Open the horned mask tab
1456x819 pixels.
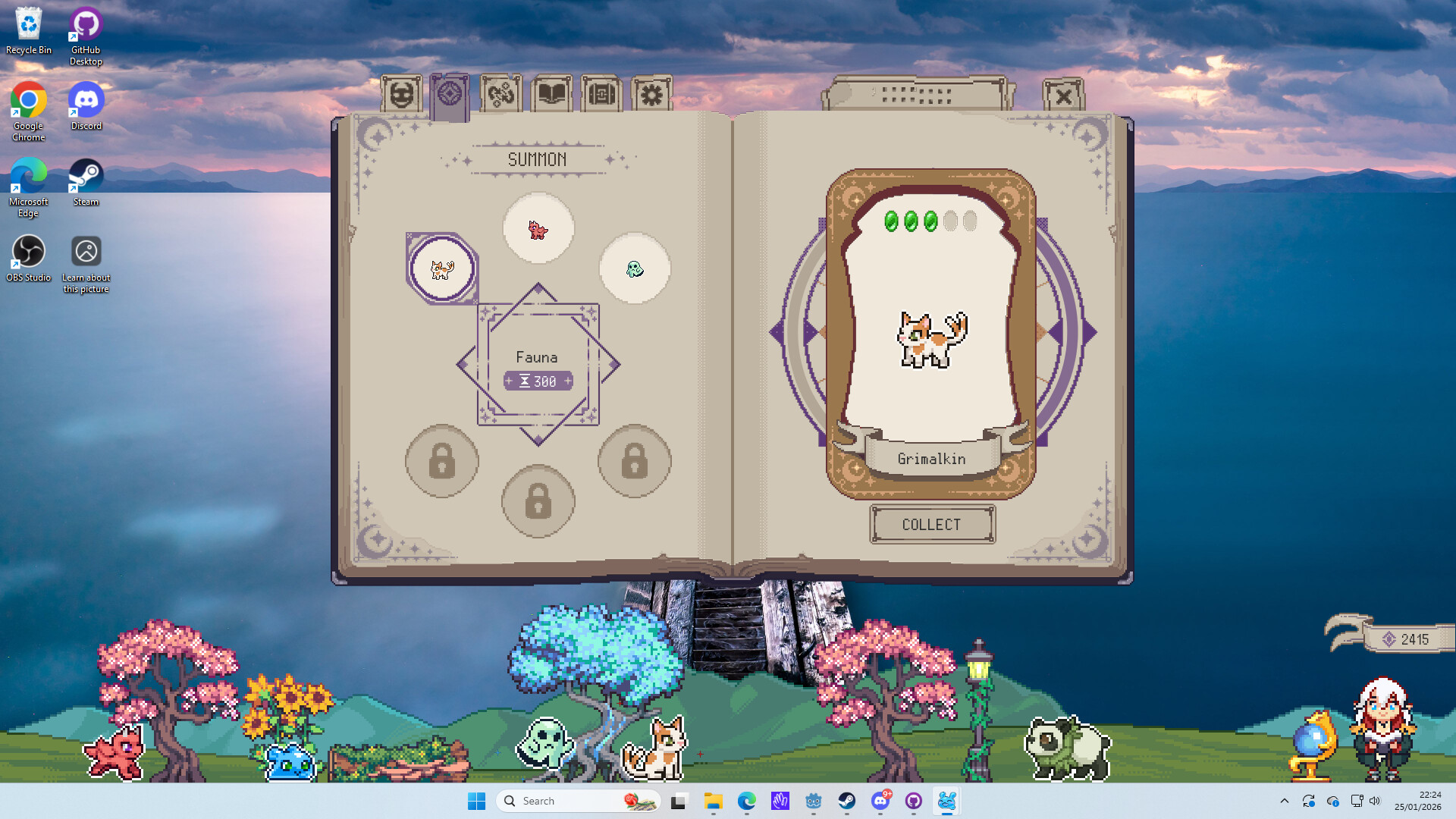pos(401,96)
